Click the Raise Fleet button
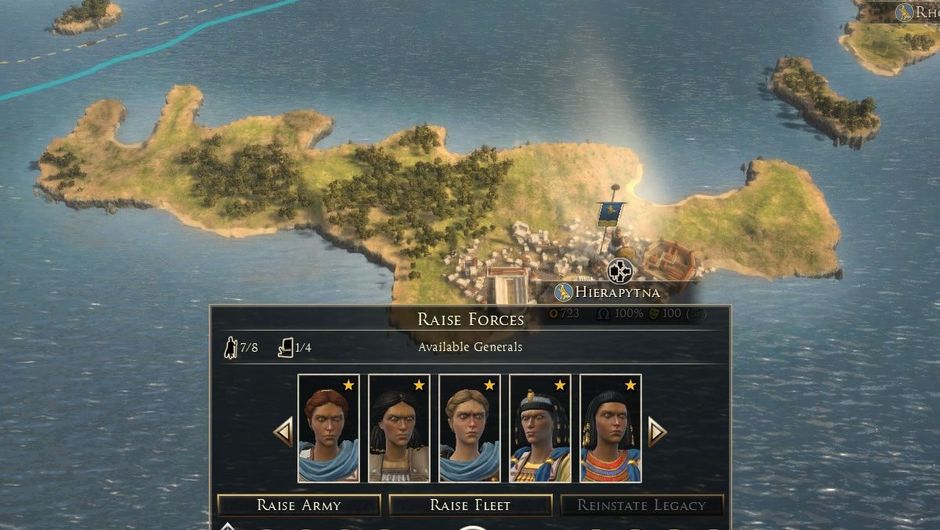This screenshot has height=530, width=940. [470, 505]
